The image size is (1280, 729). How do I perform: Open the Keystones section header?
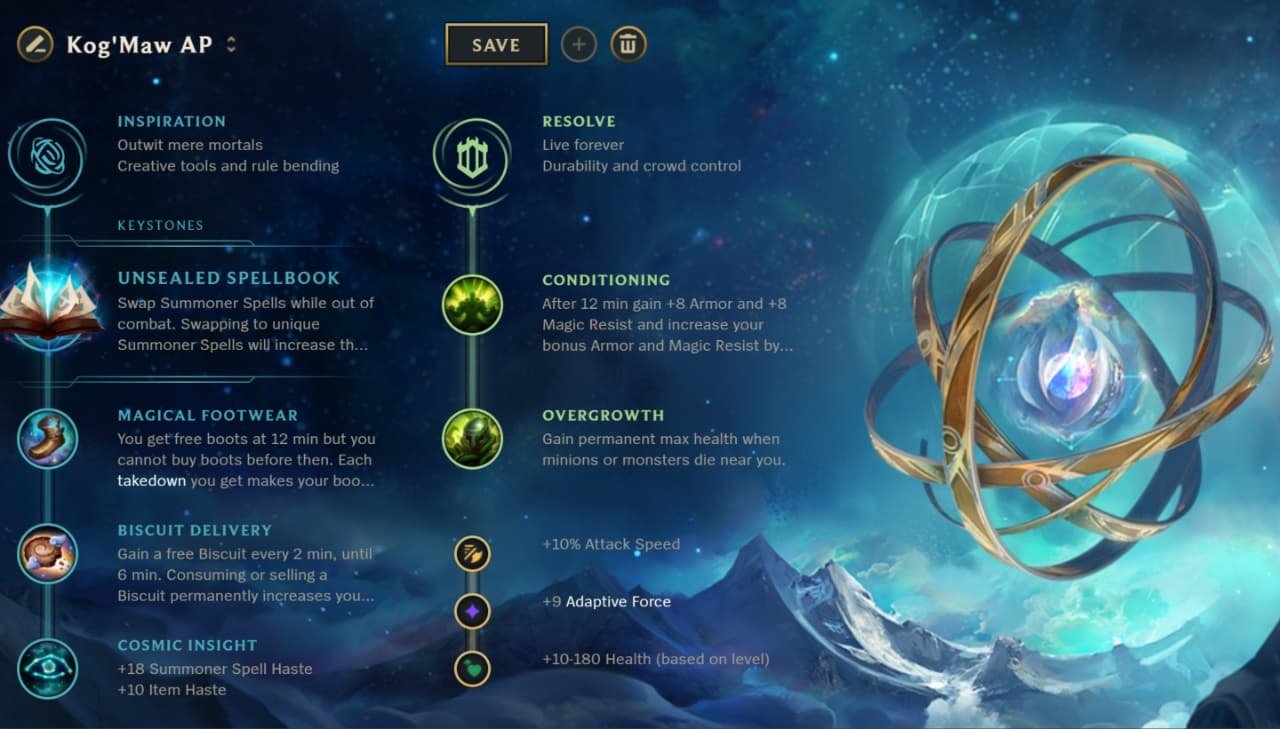(160, 225)
